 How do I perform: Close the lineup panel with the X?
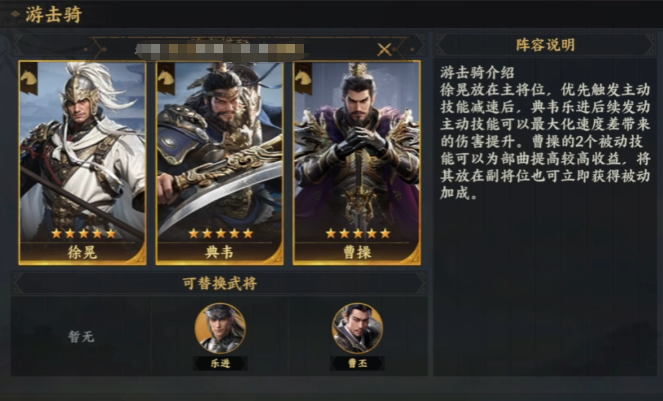pos(385,49)
